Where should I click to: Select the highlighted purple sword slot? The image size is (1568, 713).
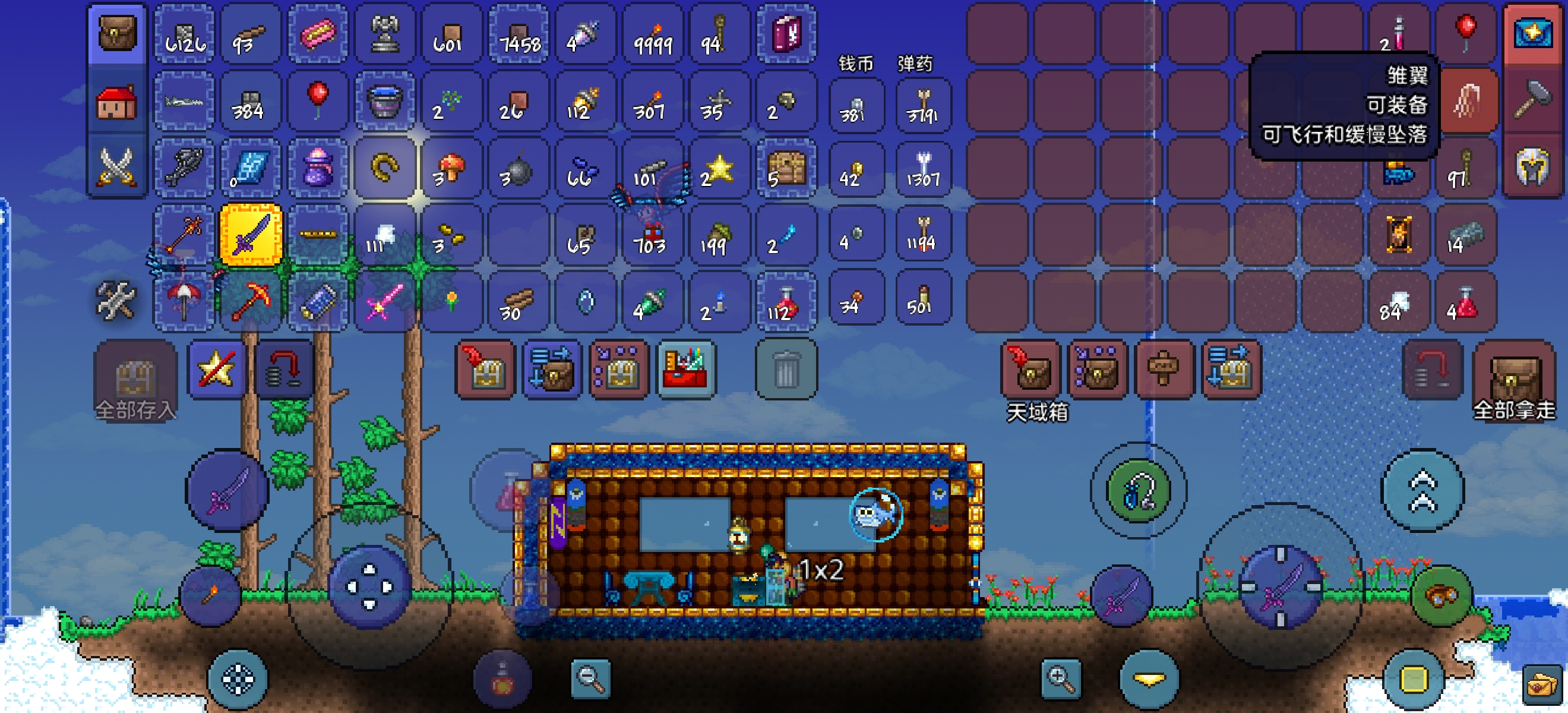click(x=251, y=235)
